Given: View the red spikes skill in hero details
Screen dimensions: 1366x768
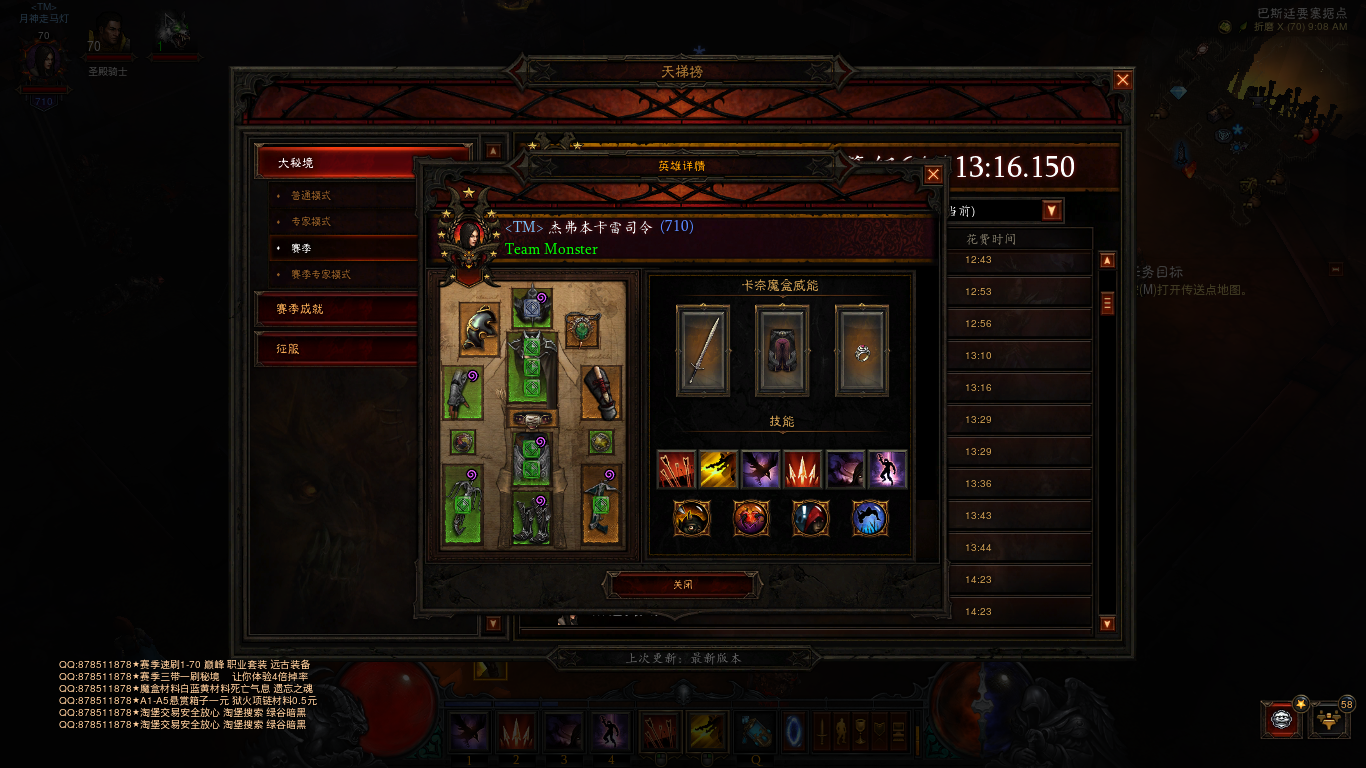Looking at the screenshot, I should click(x=803, y=469).
